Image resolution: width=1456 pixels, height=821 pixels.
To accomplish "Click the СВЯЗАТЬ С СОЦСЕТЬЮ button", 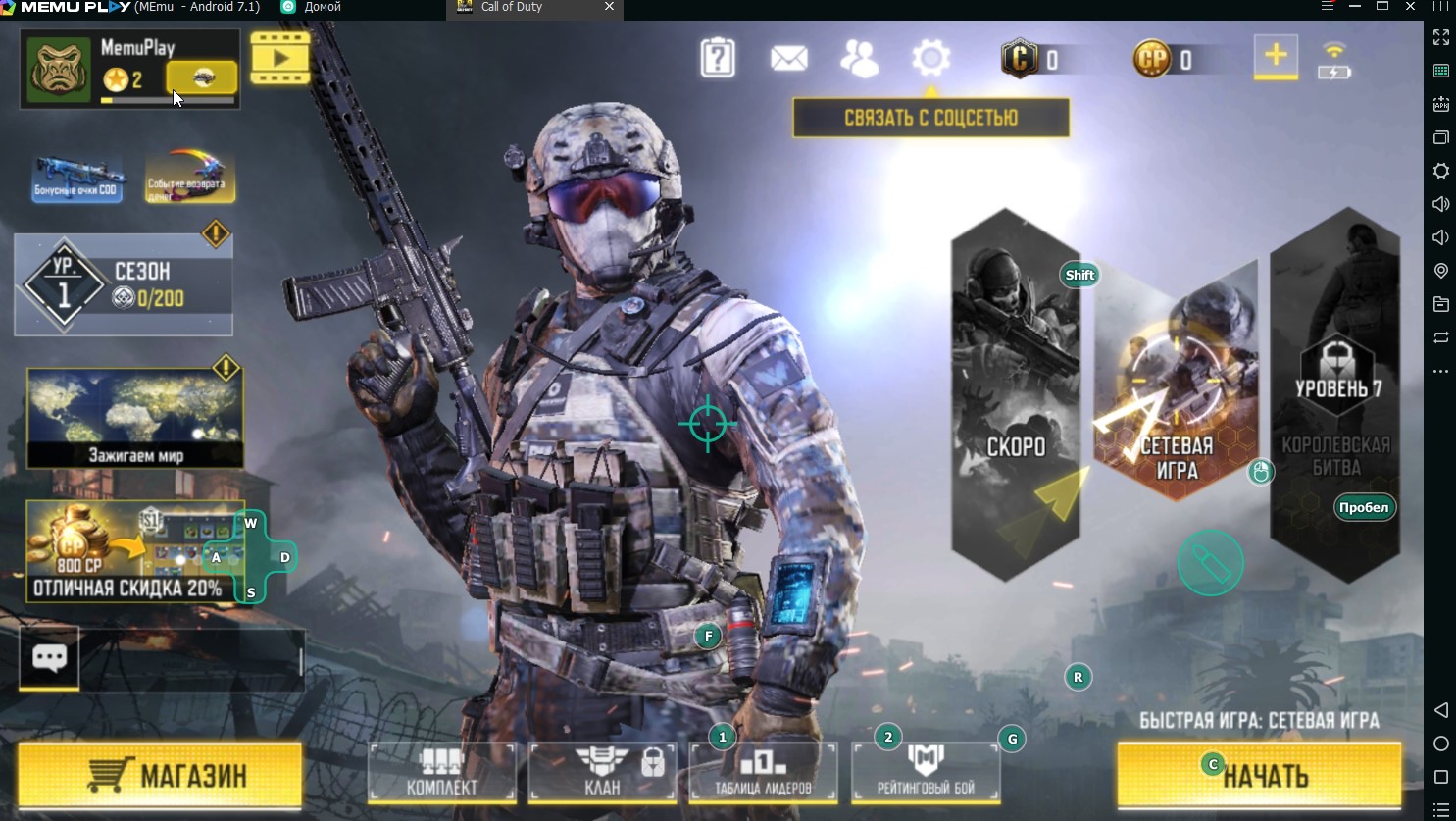I will [x=930, y=118].
